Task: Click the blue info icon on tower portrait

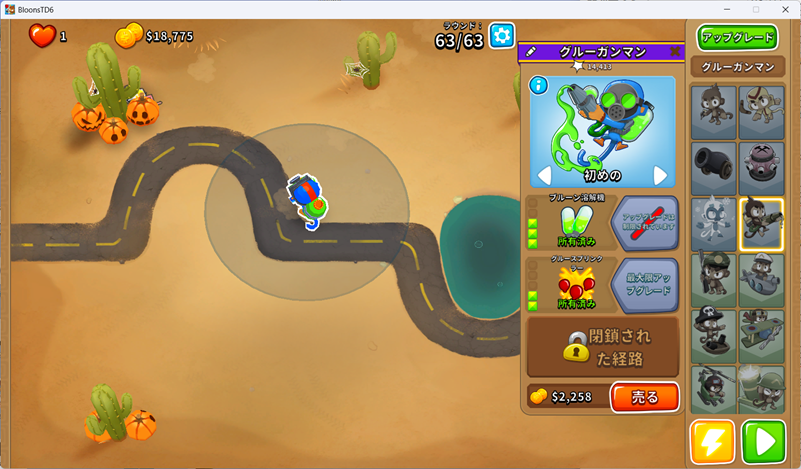Action: click(539, 85)
